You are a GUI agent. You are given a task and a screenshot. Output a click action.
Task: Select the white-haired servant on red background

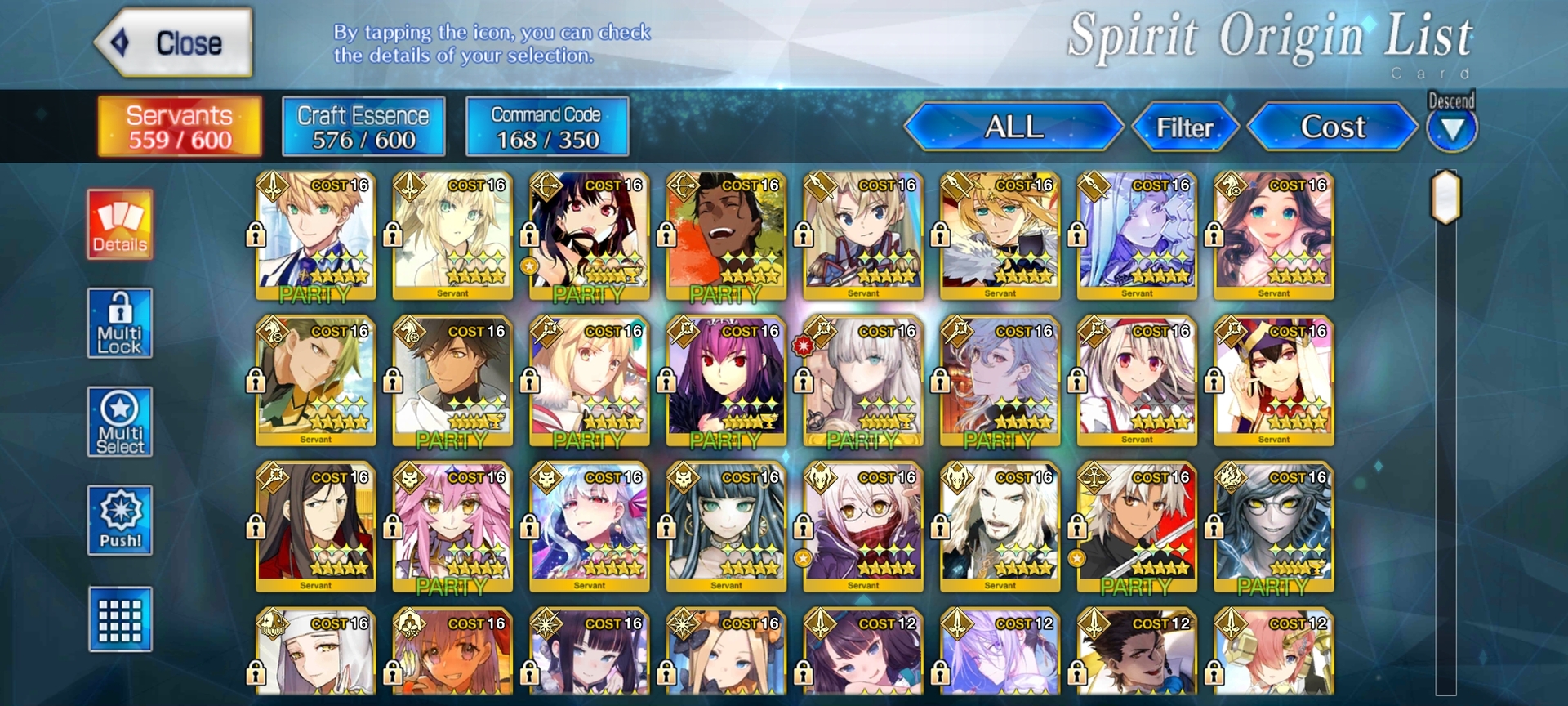[1137, 528]
